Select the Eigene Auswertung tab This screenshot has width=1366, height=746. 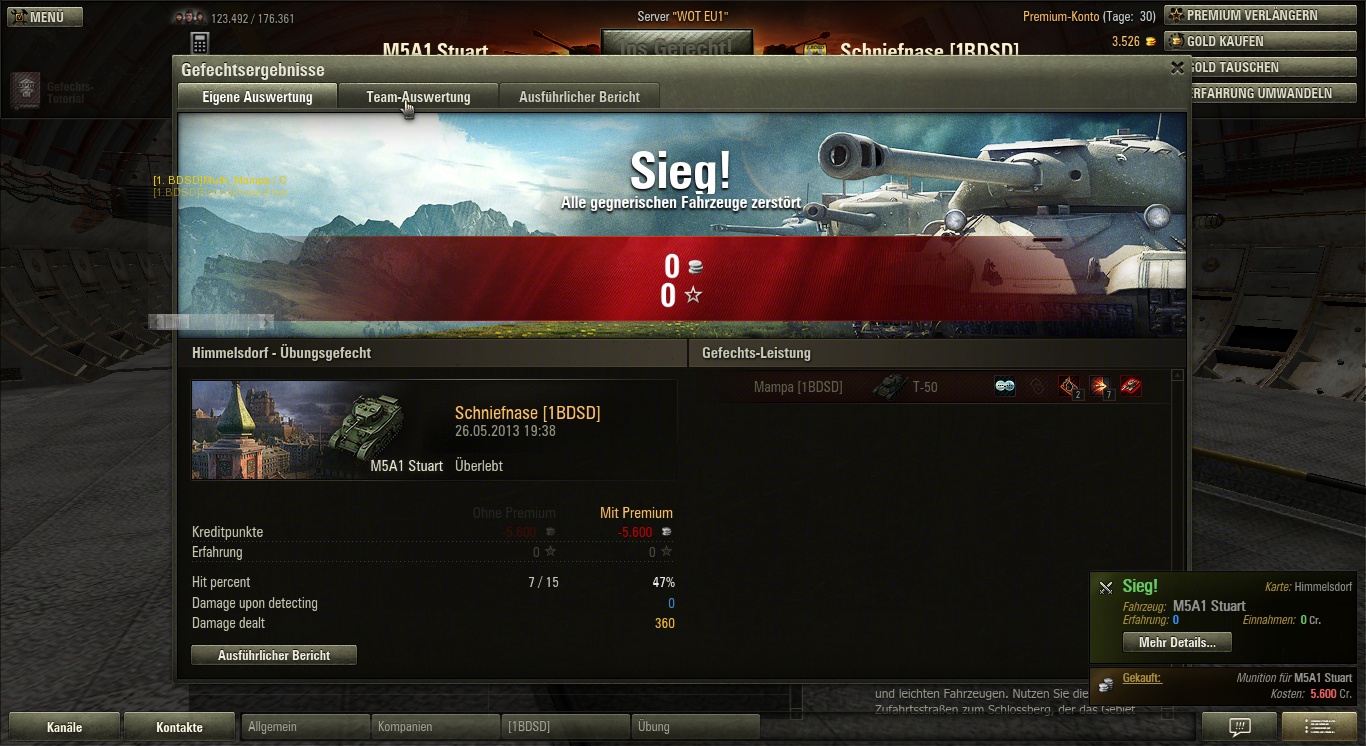point(257,97)
